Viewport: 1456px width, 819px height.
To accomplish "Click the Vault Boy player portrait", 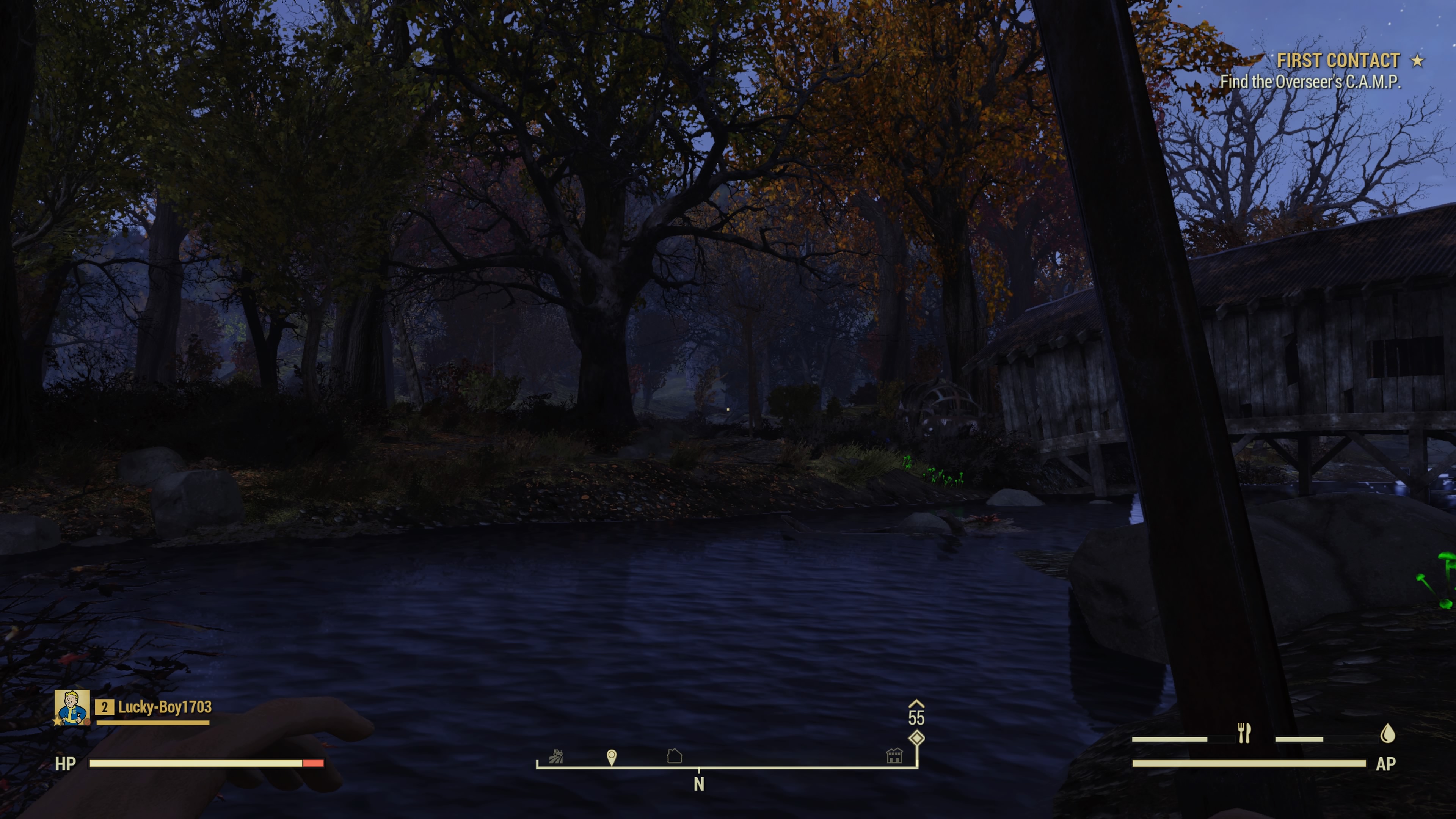I will [x=72, y=706].
